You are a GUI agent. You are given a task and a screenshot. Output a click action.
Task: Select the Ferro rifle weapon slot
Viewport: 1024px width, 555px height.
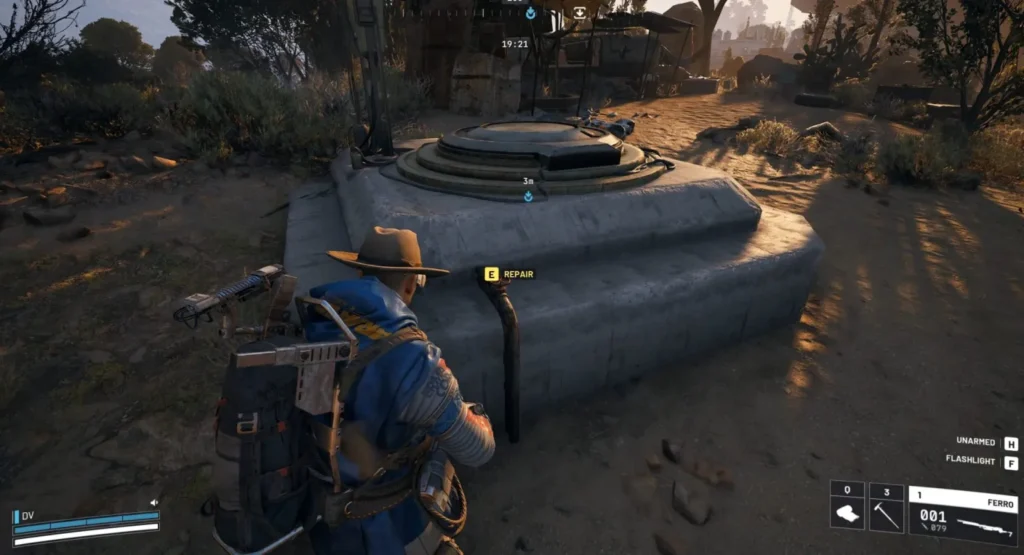tap(962, 516)
